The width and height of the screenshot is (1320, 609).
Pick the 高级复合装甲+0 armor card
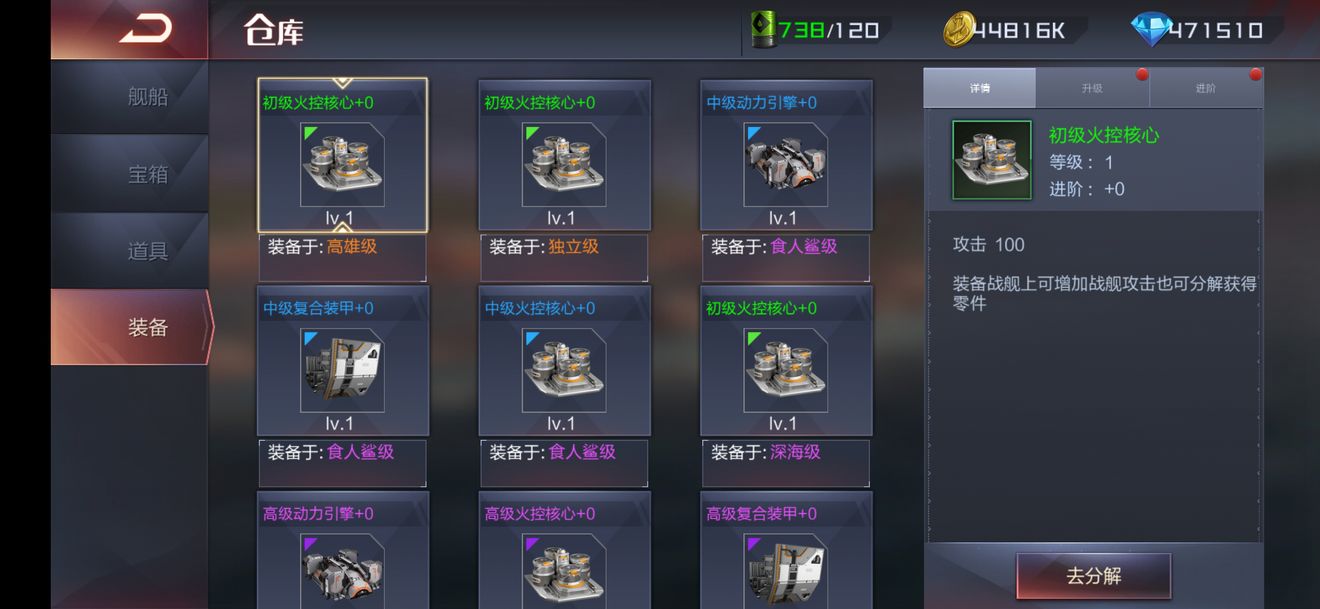(x=785, y=555)
